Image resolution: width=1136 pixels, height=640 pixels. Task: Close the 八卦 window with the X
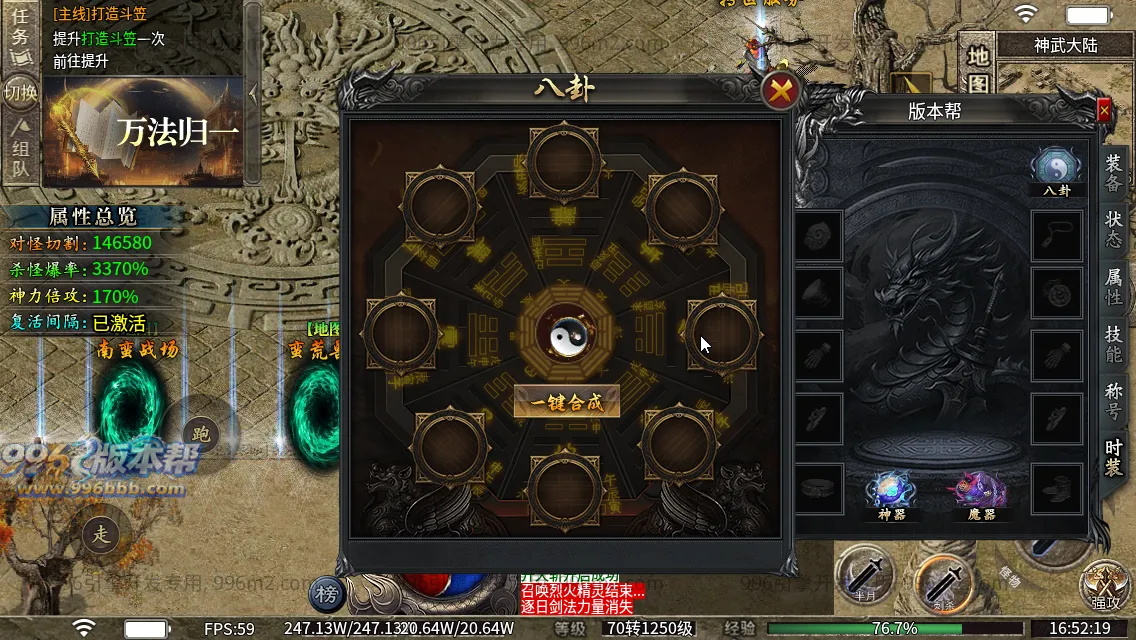[x=781, y=92]
